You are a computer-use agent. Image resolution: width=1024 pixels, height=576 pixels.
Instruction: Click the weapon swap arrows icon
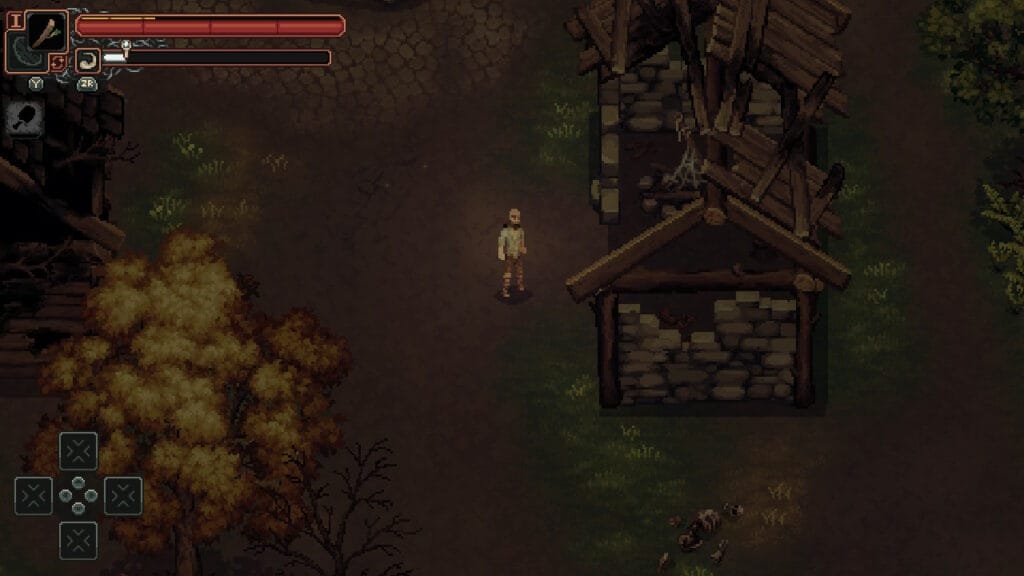[59, 62]
